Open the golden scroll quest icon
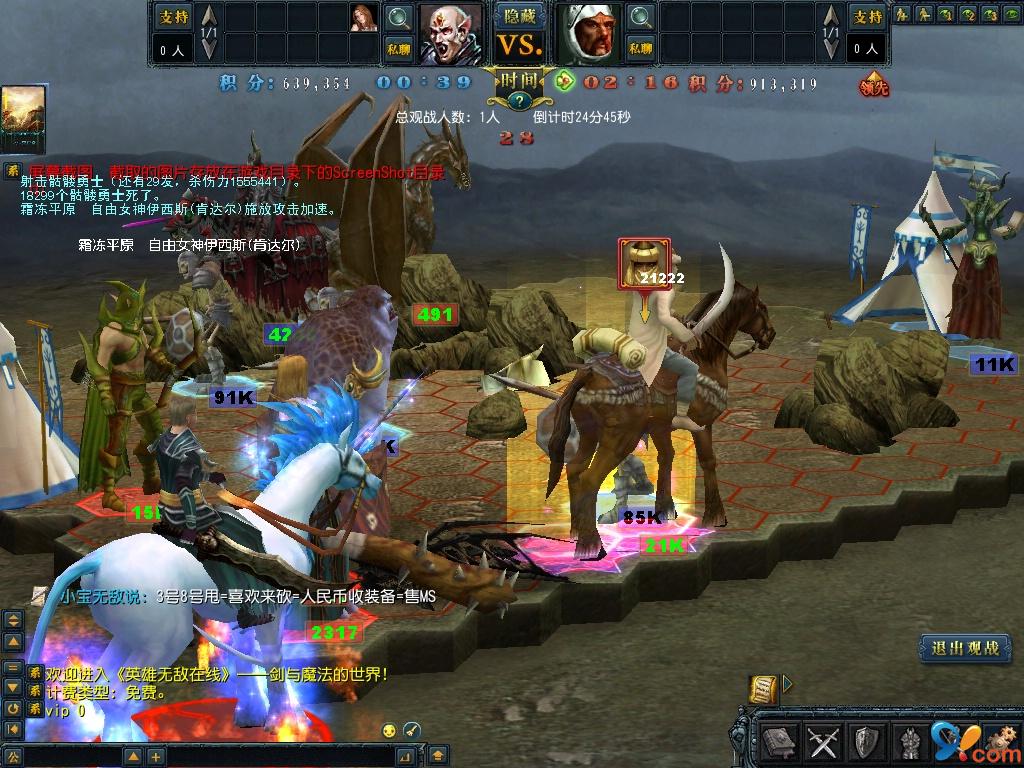 point(764,688)
